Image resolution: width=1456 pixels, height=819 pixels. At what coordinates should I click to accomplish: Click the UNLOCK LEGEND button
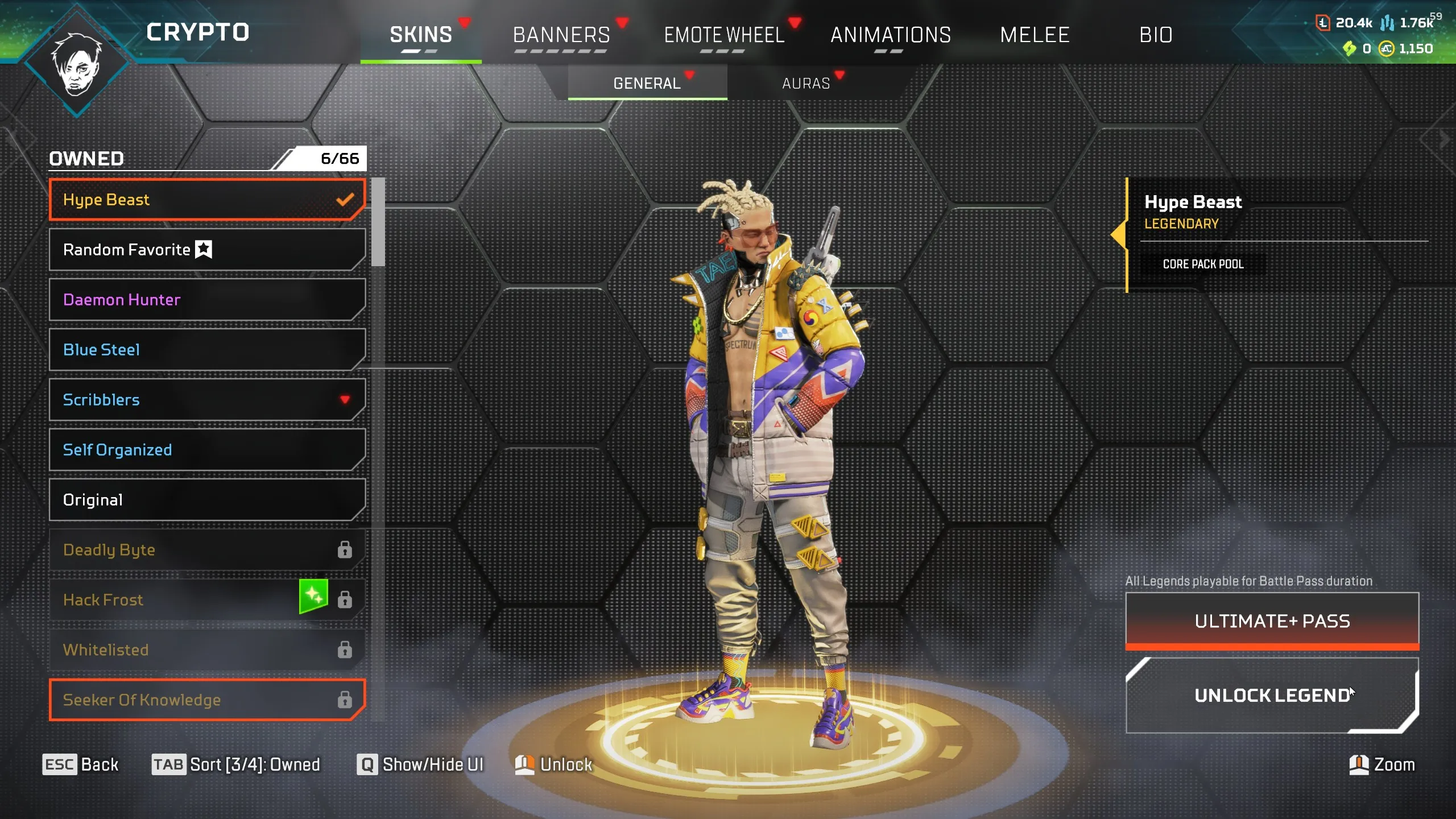1272,696
